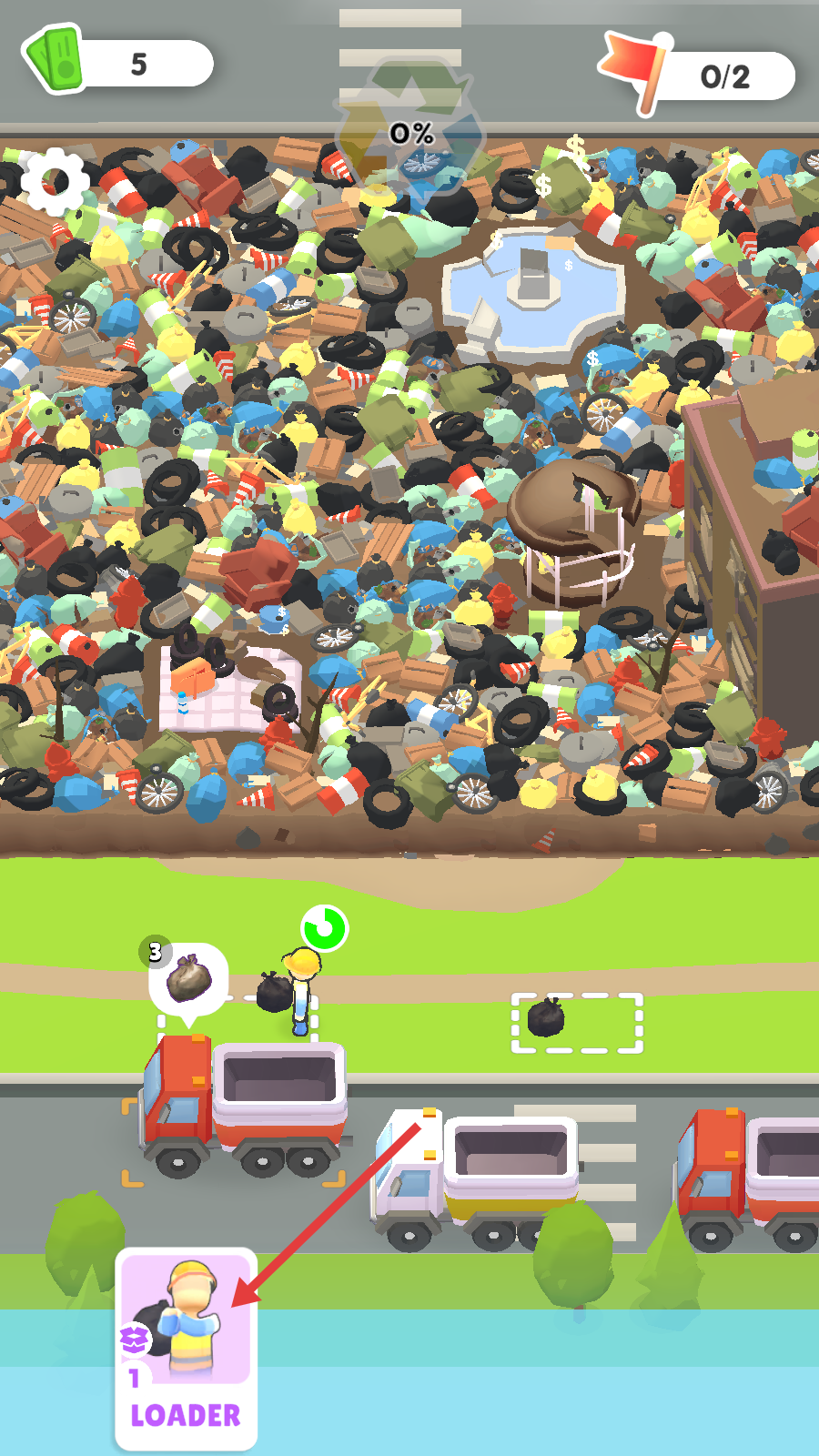Select the red flag objective tracker
The image size is (819, 1456).
(698, 75)
